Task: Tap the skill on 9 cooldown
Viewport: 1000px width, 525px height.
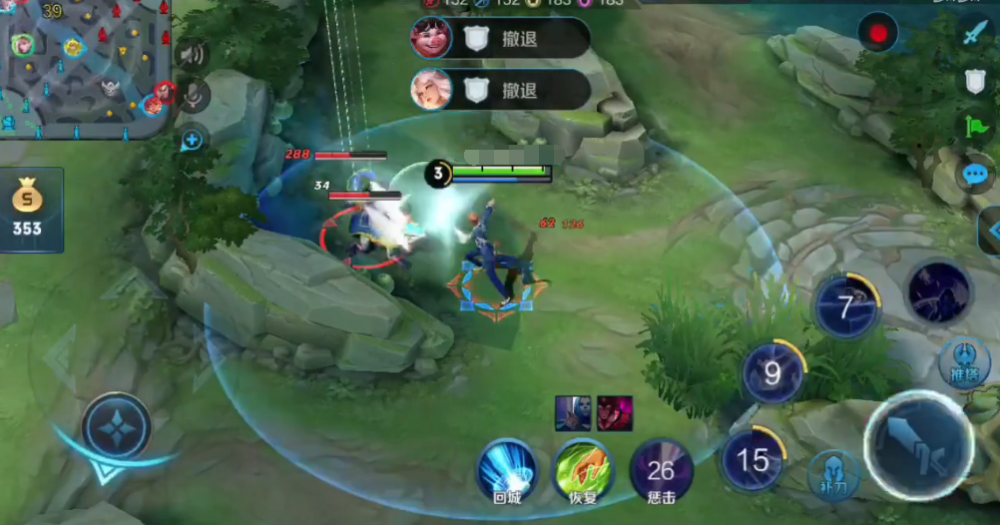Action: tap(772, 374)
